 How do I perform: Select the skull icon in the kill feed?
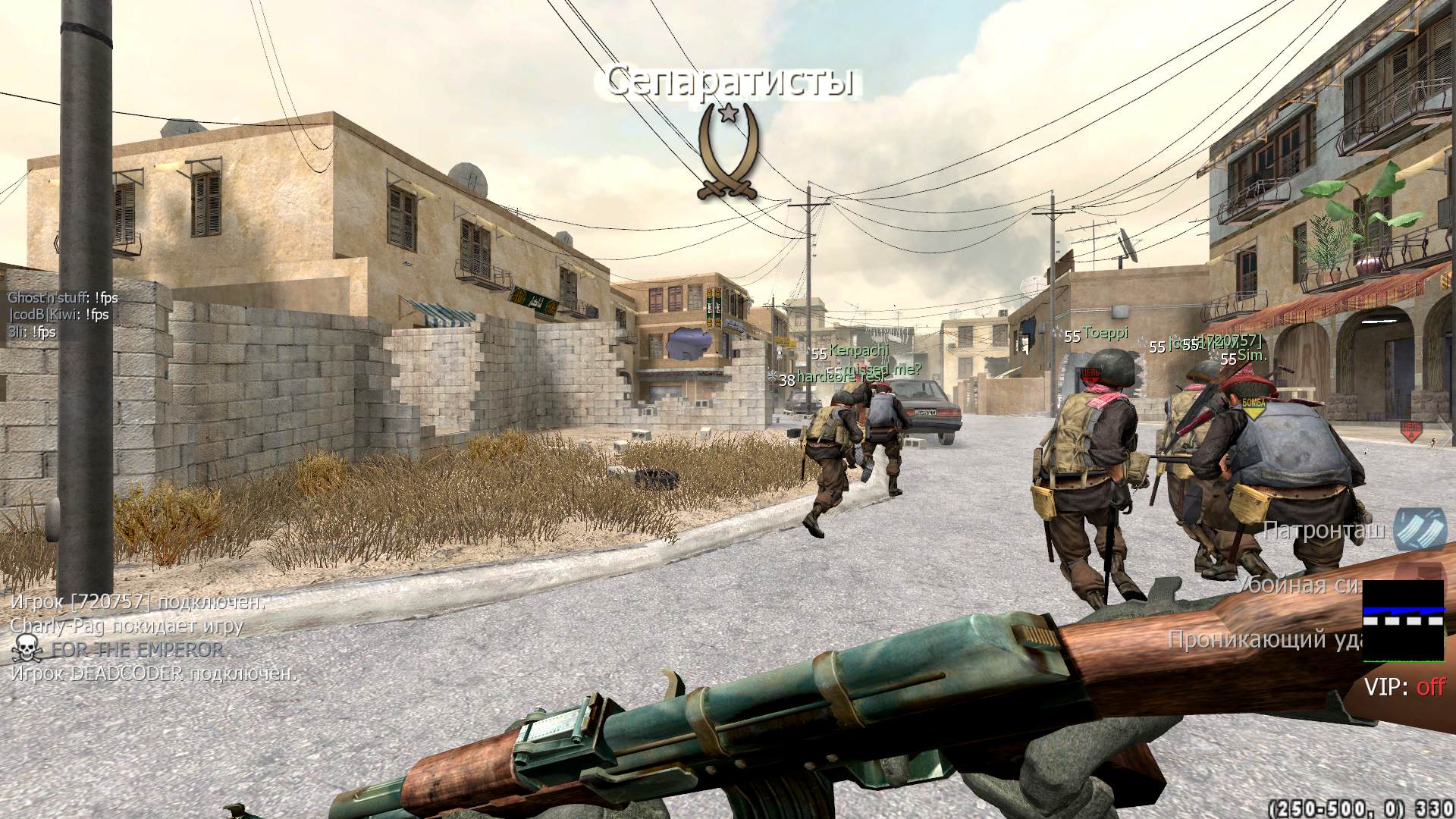(x=27, y=650)
